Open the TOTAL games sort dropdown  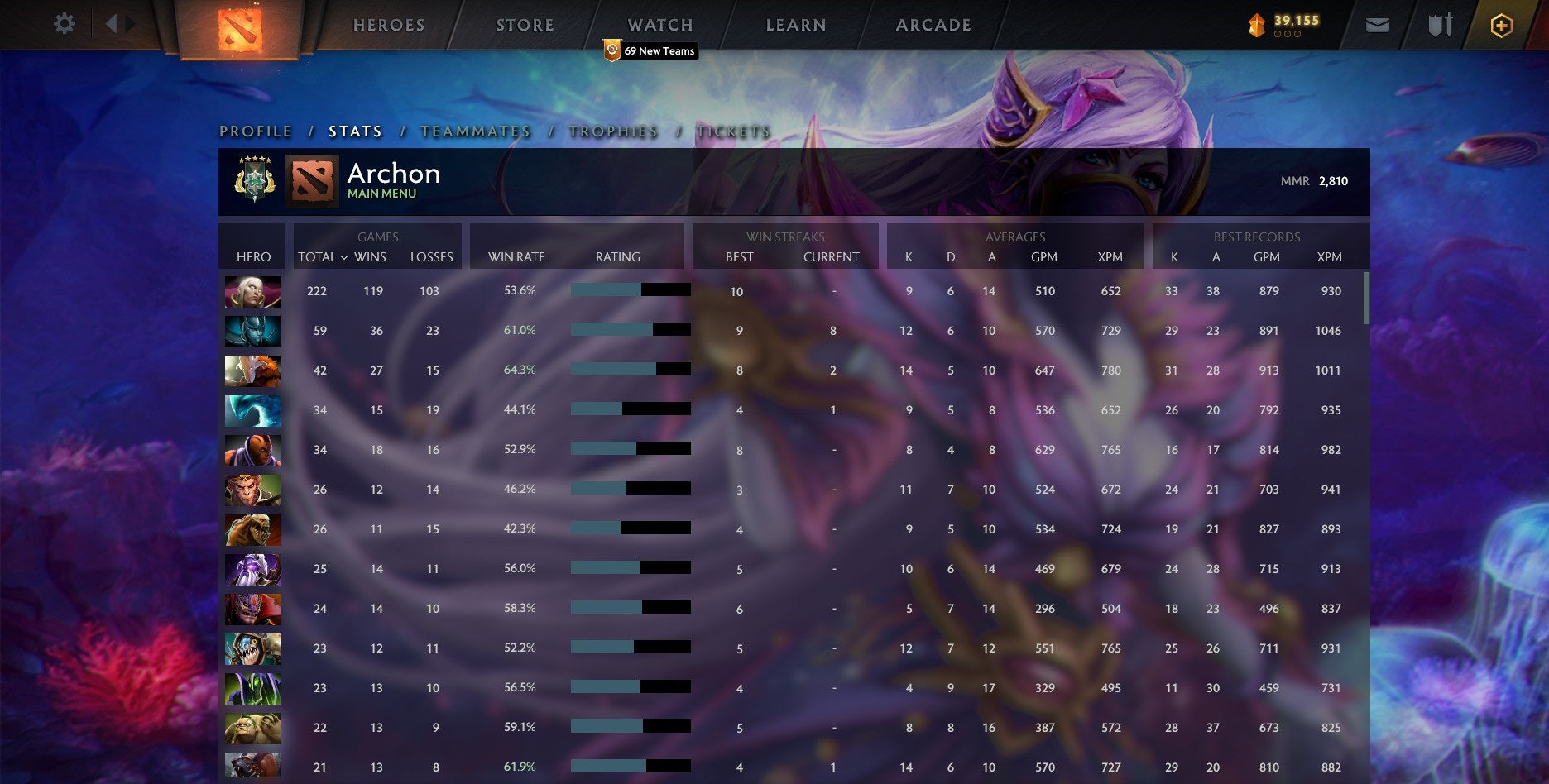coord(322,257)
